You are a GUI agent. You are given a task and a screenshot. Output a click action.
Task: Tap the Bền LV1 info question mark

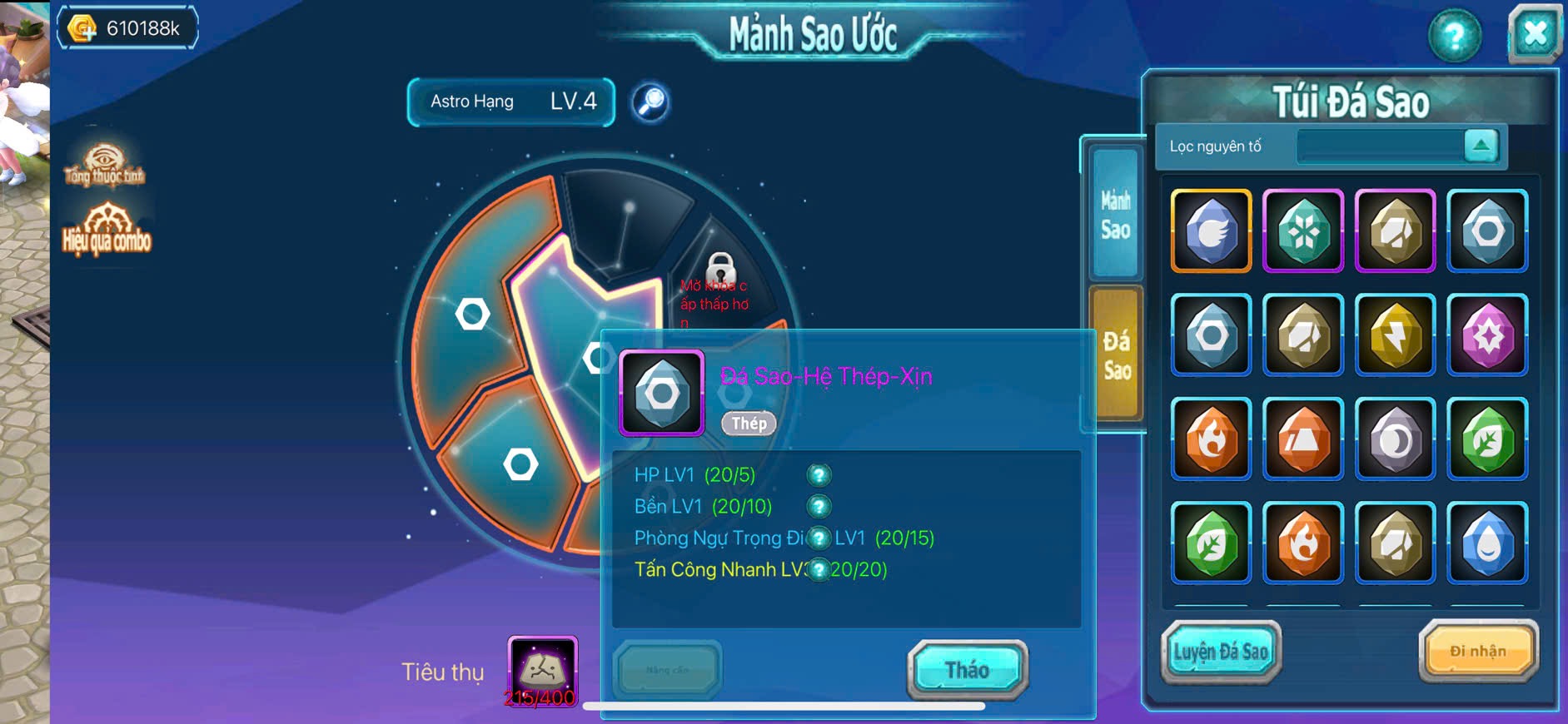(x=819, y=506)
